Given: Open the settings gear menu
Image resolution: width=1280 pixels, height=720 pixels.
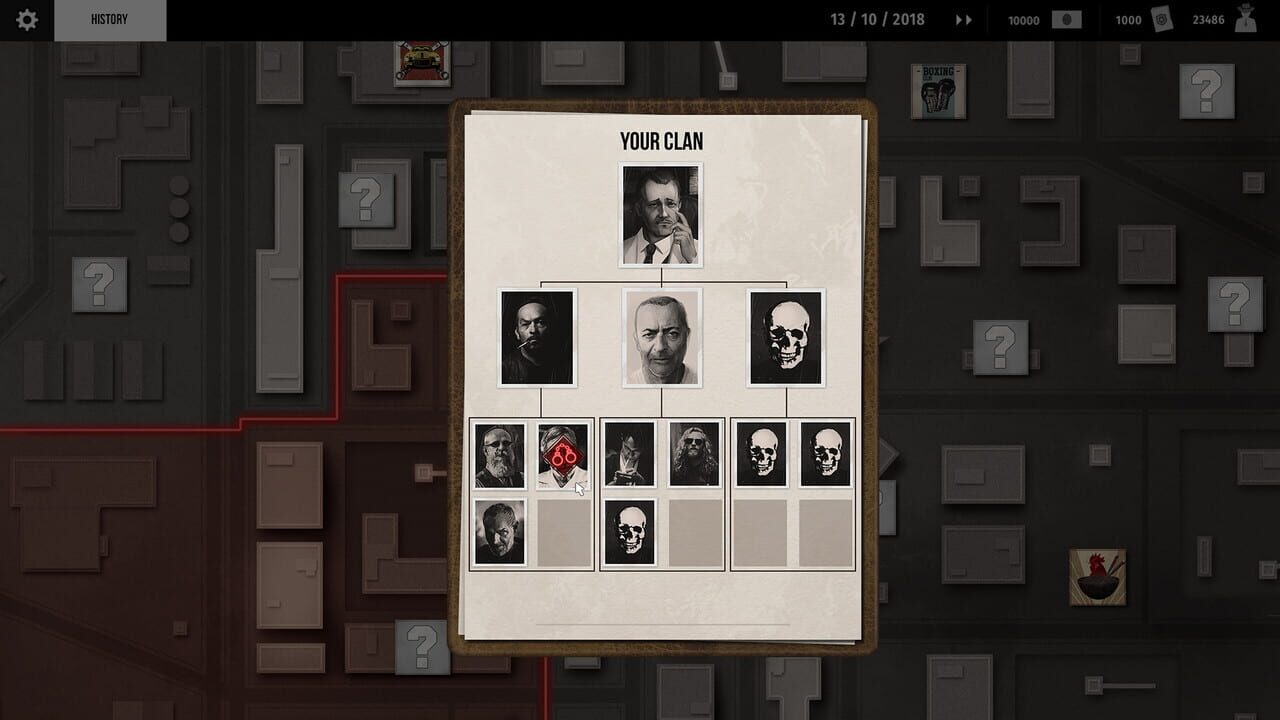Looking at the screenshot, I should pyautogui.click(x=26, y=19).
